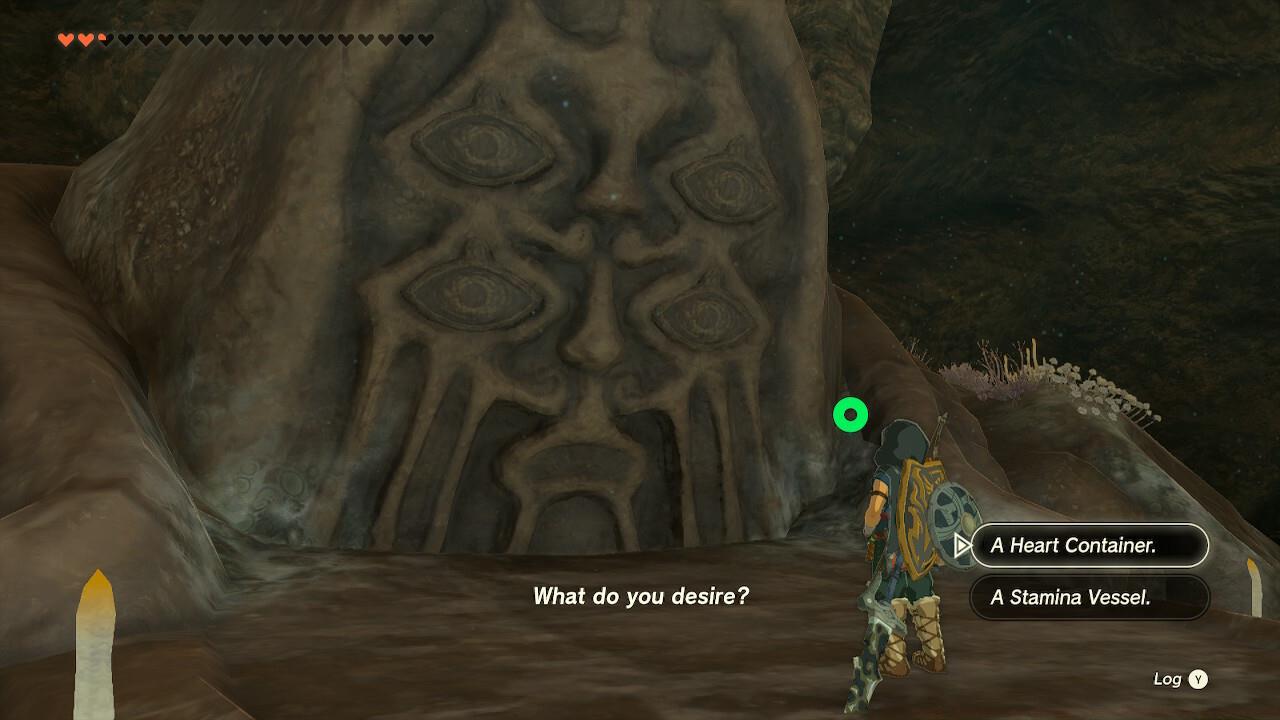Click the green sensor target marker
Viewport: 1280px width, 720px height.
tap(849, 415)
